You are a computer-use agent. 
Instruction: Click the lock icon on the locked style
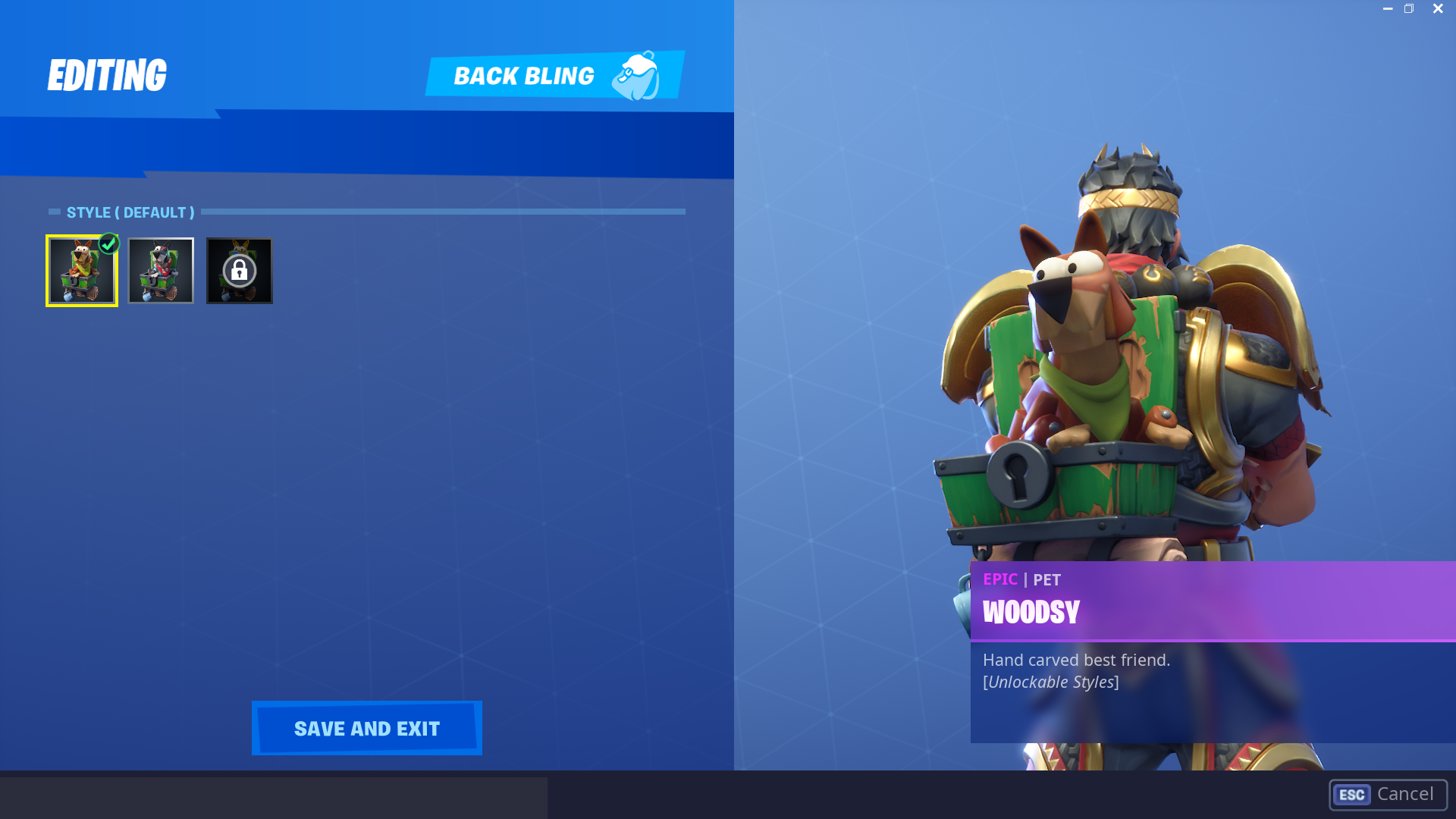(239, 269)
